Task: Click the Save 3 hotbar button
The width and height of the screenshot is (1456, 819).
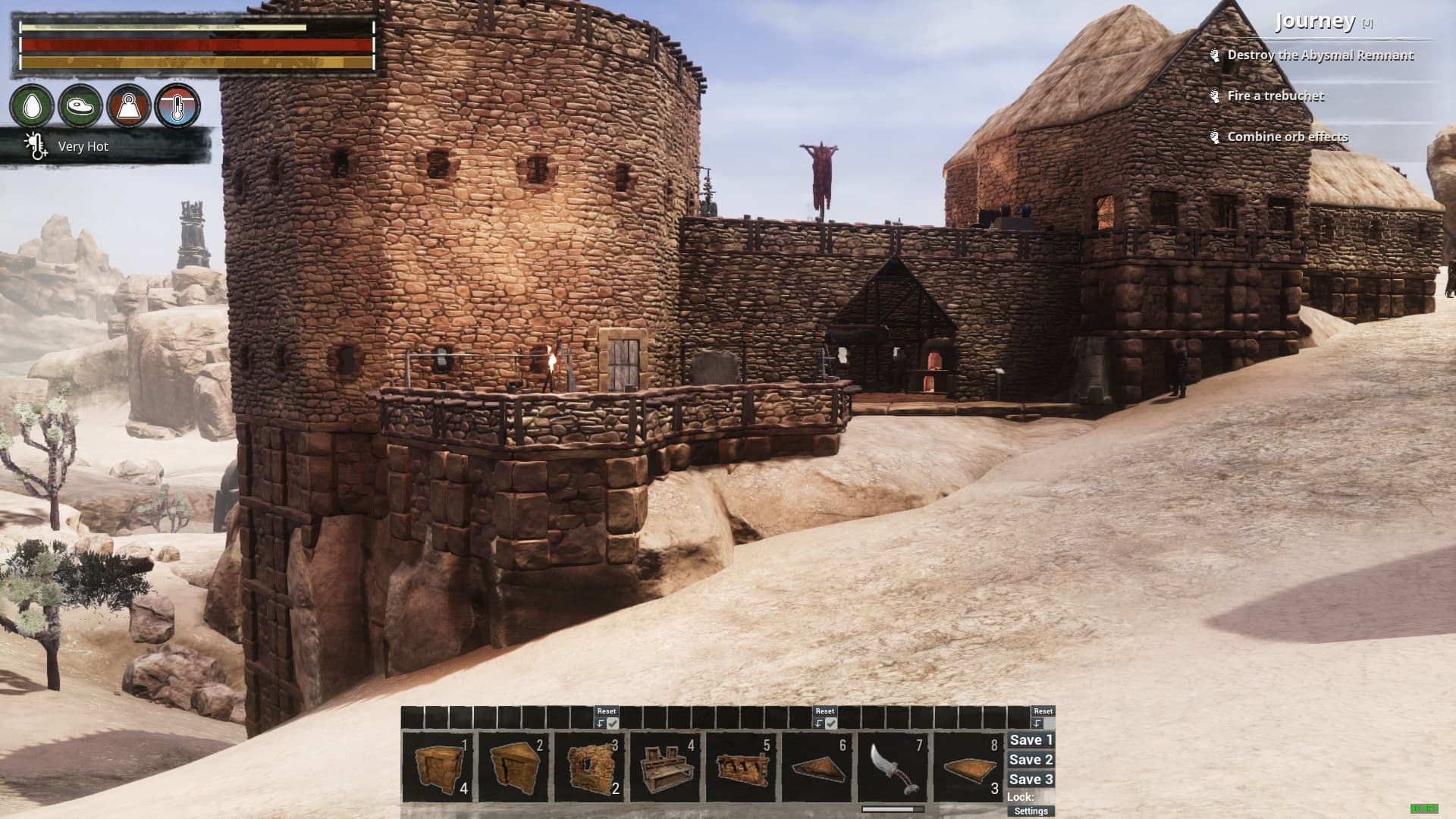Action: [1031, 780]
